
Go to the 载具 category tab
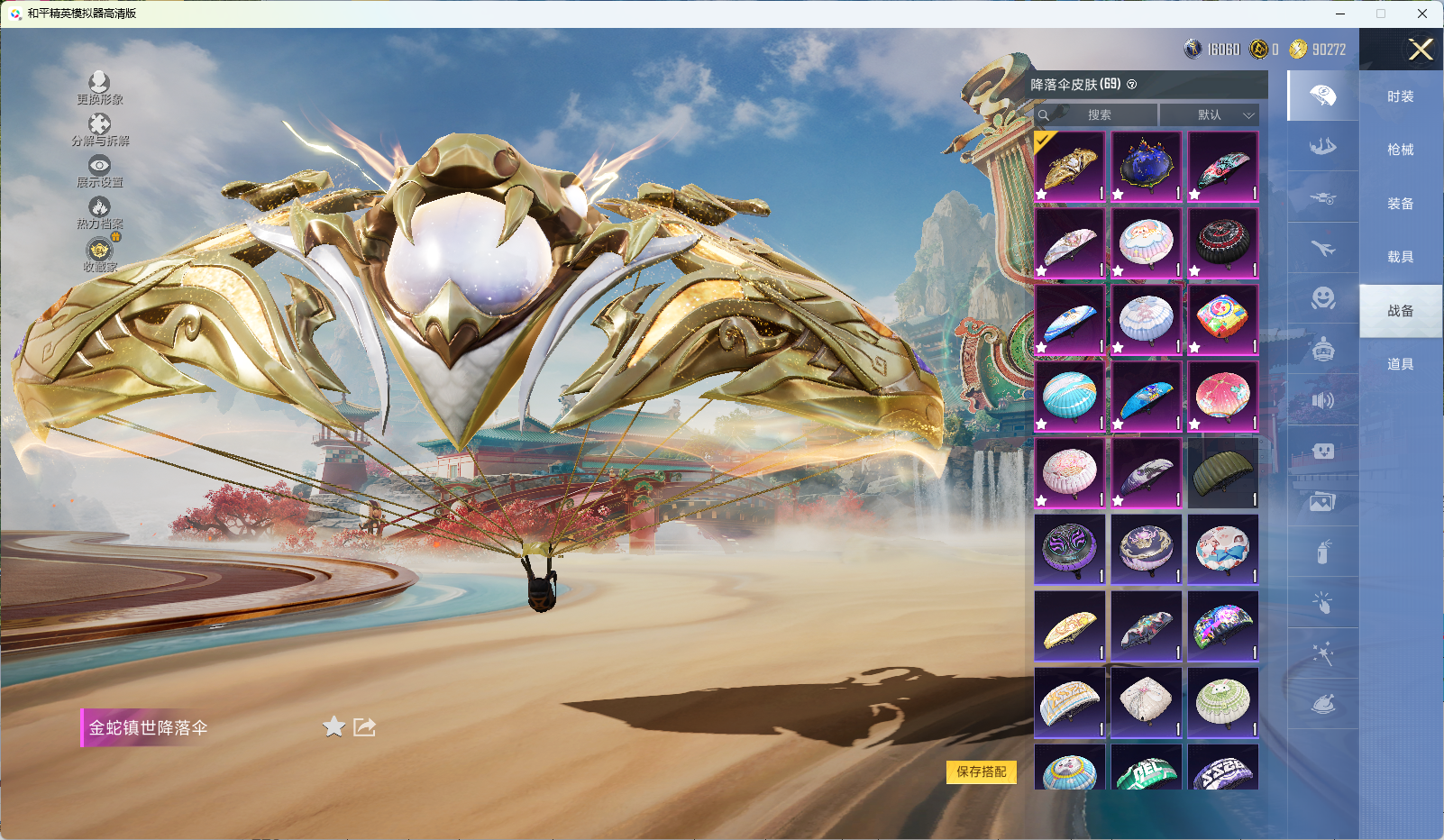coord(1400,257)
